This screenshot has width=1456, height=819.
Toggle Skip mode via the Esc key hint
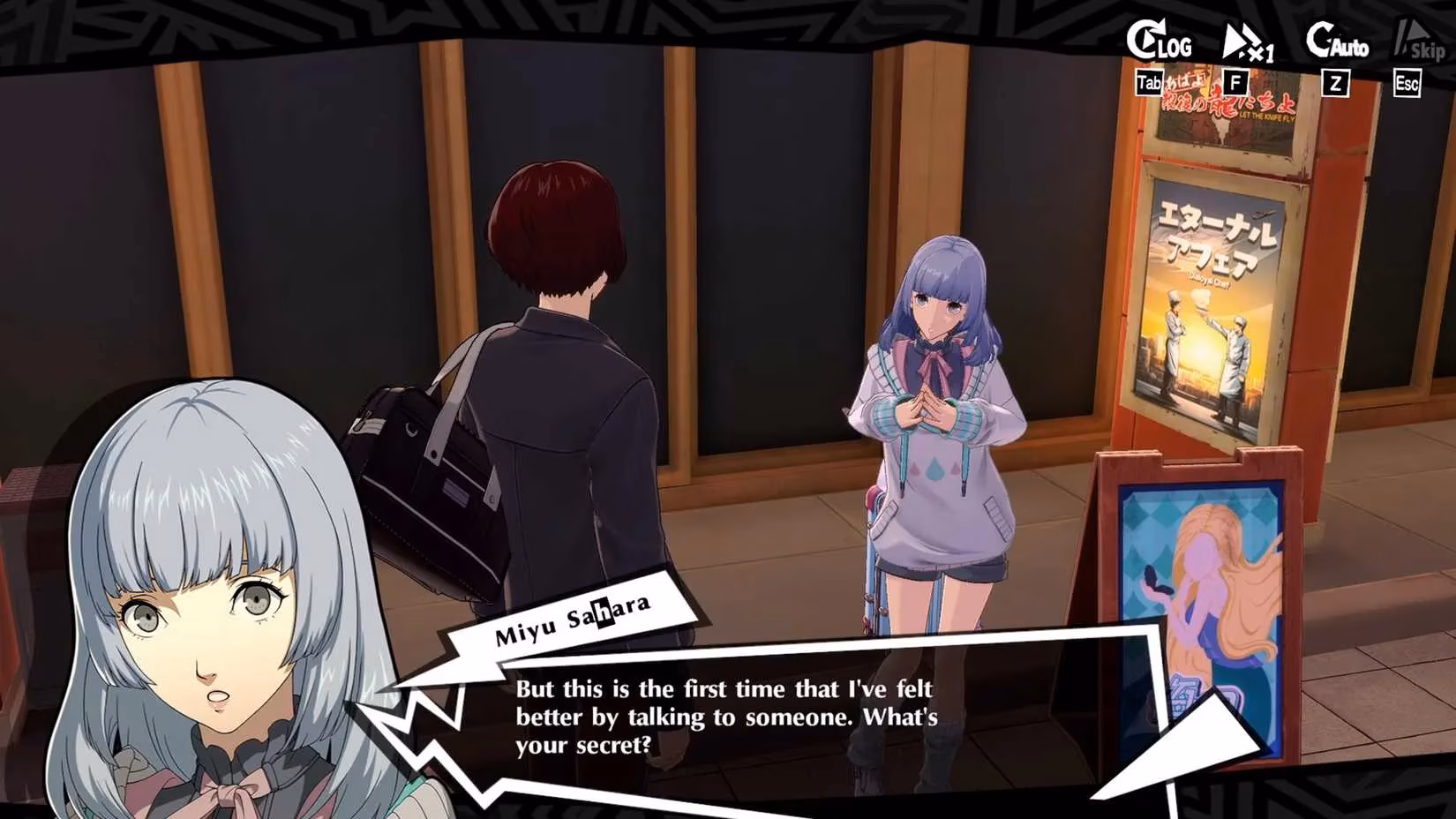pyautogui.click(x=1407, y=82)
